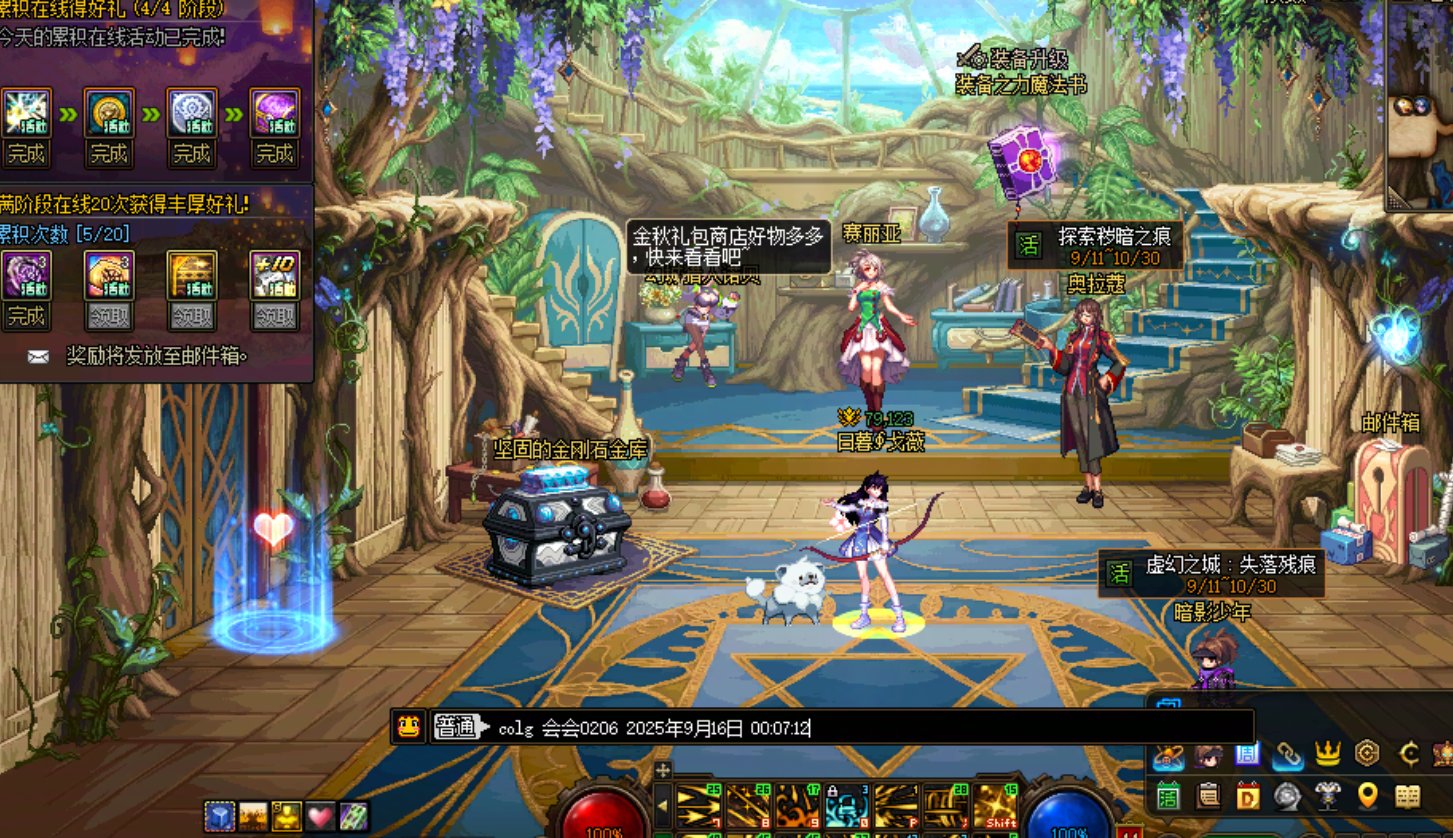The image size is (1453, 838).
Task: Open the chain link icon
Action: pyautogui.click(x=1287, y=755)
